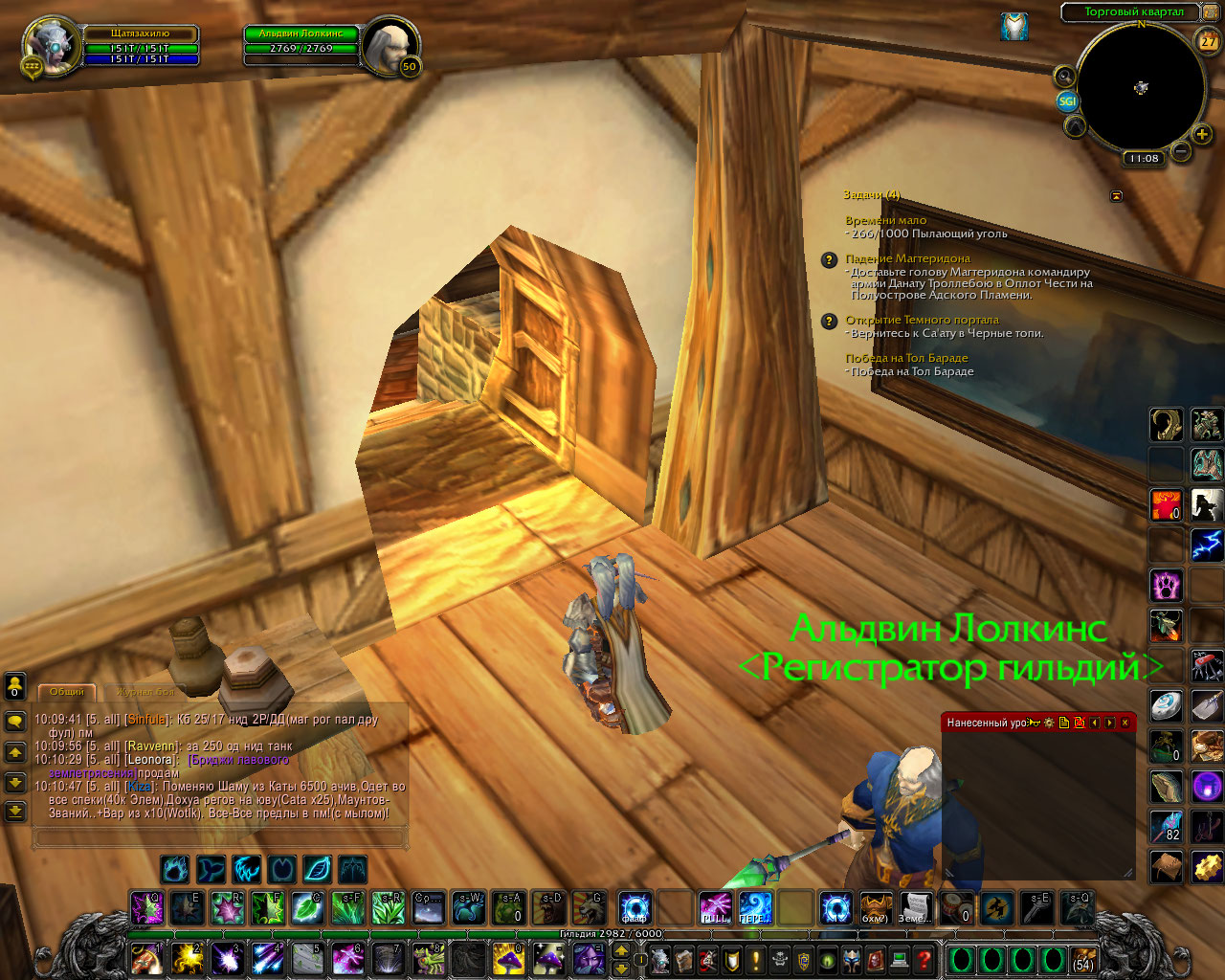Use the blue lightning bolt ability
The height and width of the screenshot is (980, 1225).
coord(1206,546)
